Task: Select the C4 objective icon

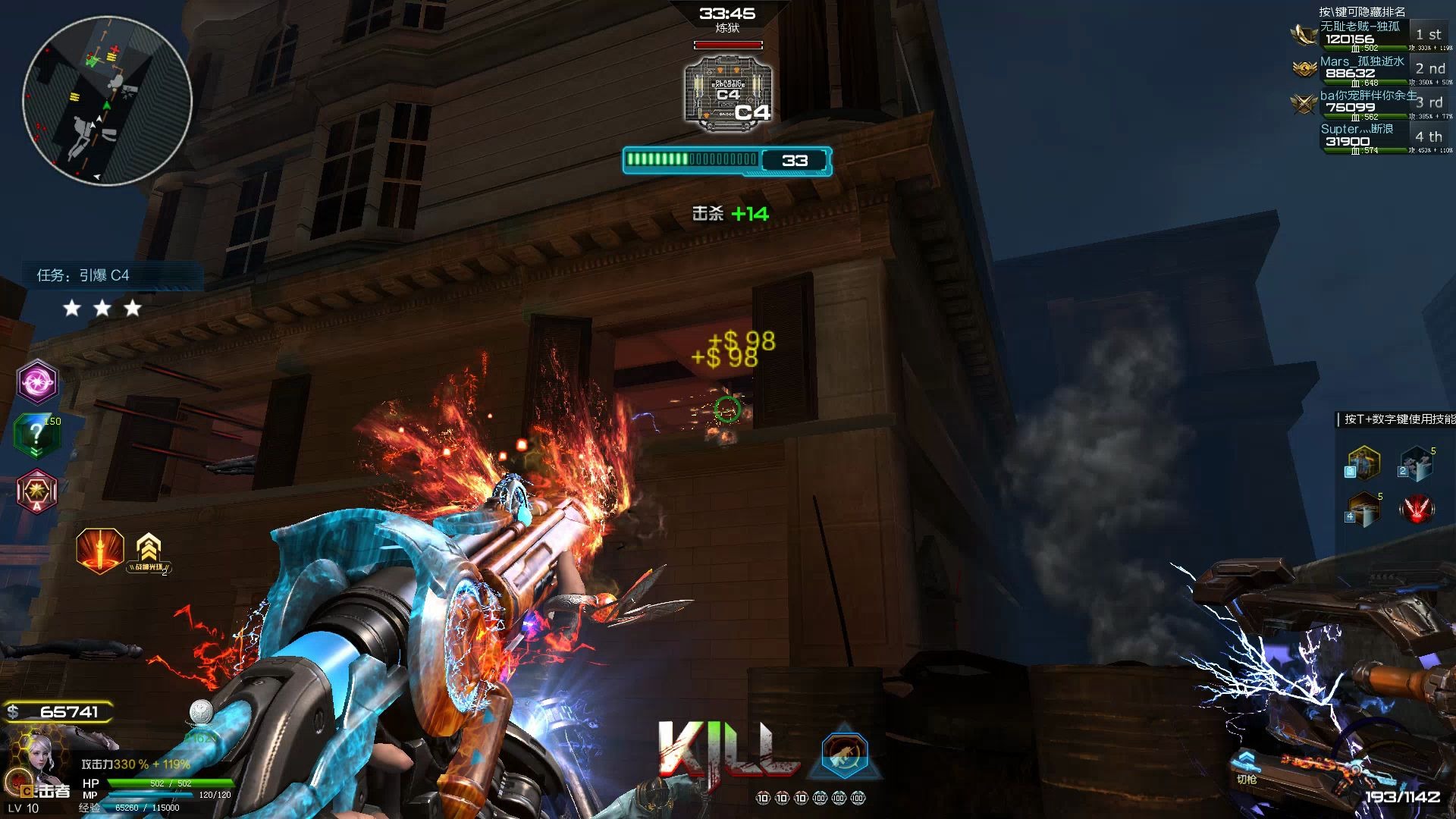Action: click(728, 91)
